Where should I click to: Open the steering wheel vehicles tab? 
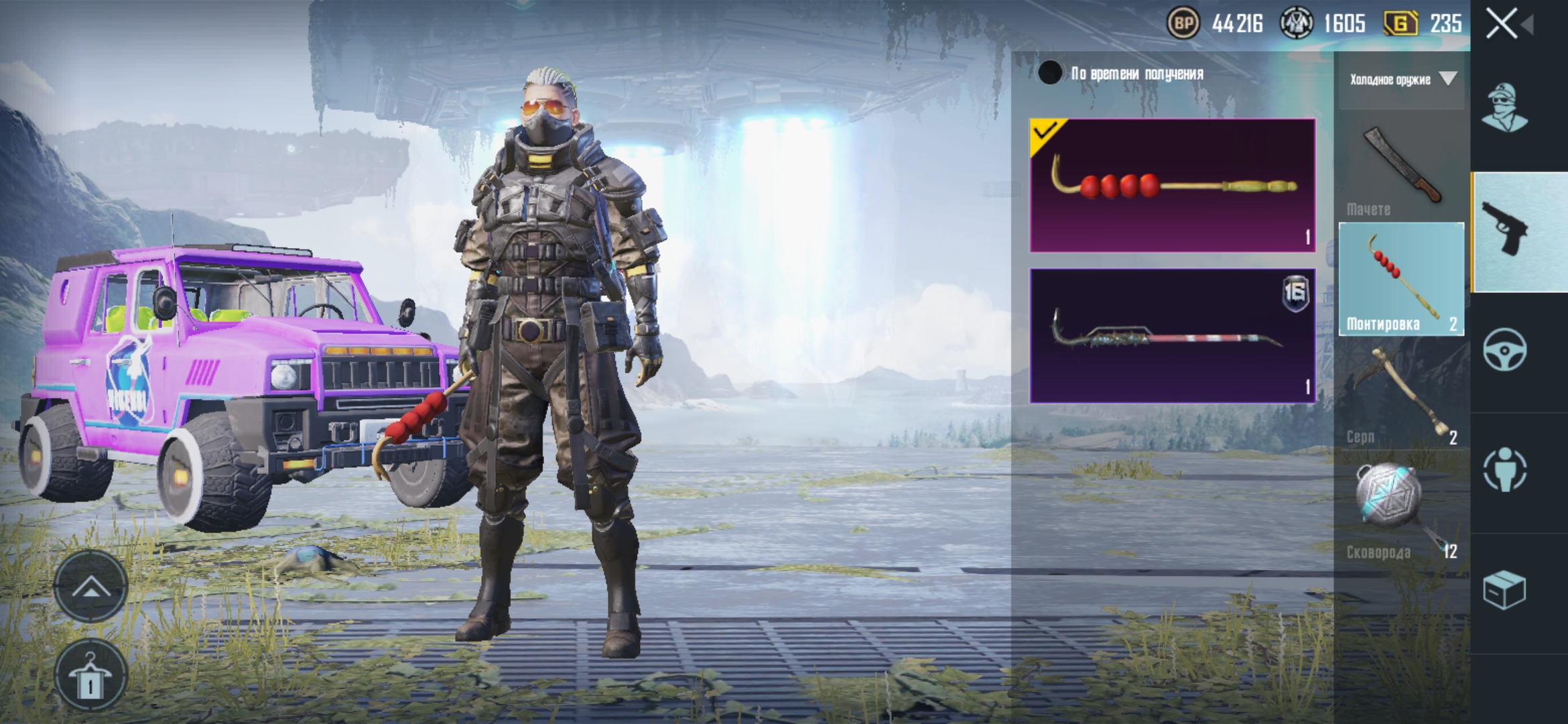click(1505, 350)
